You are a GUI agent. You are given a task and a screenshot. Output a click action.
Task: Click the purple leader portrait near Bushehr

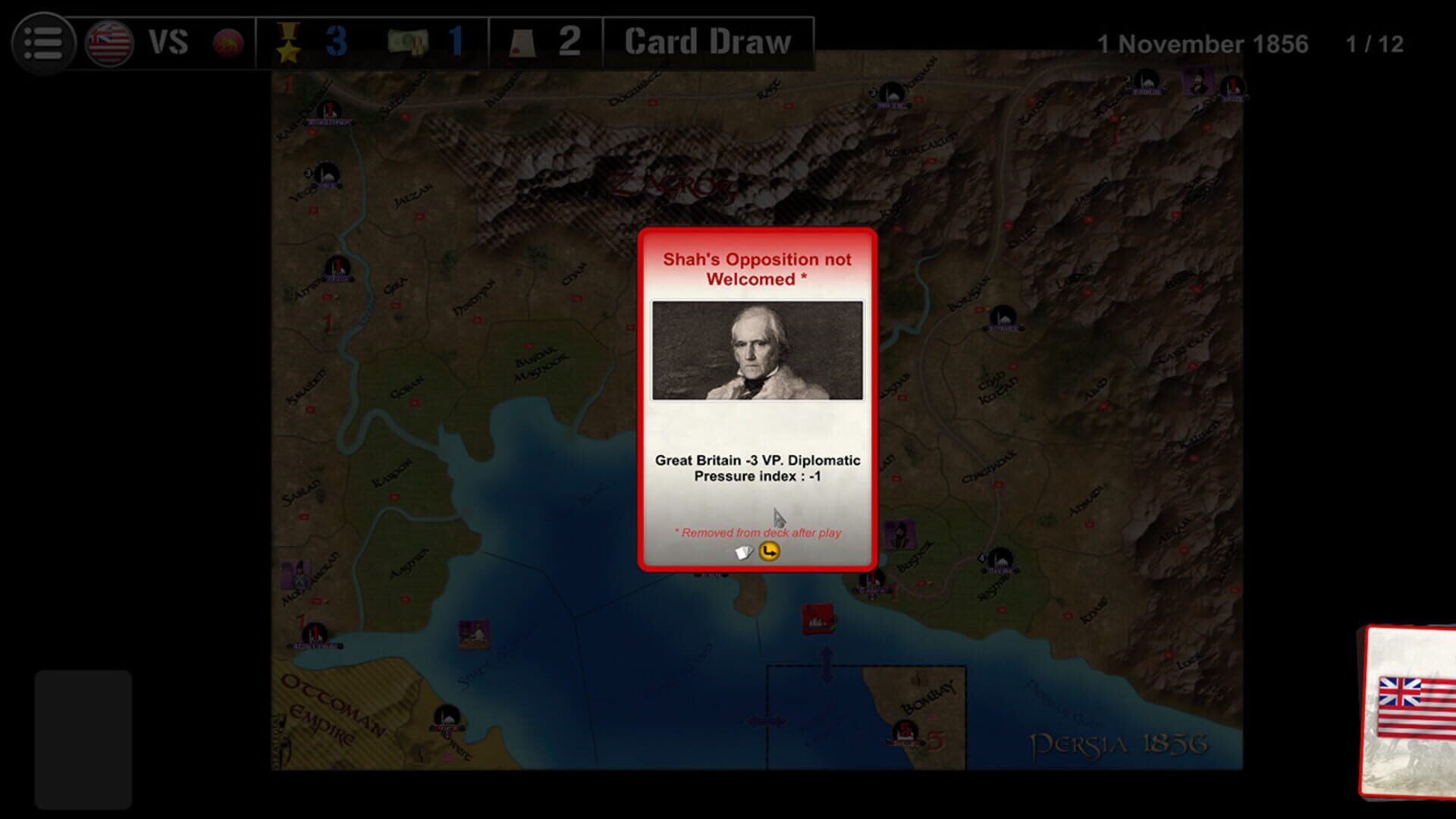point(900,533)
